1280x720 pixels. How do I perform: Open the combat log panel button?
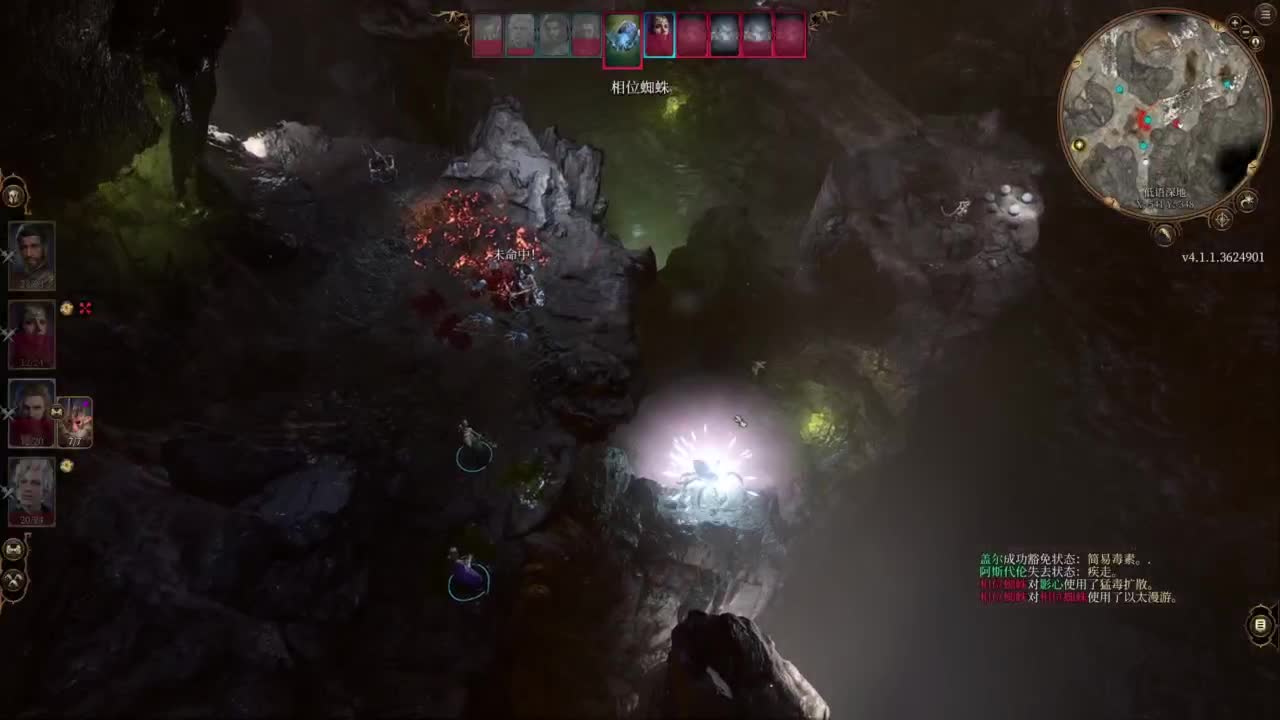click(x=1260, y=626)
